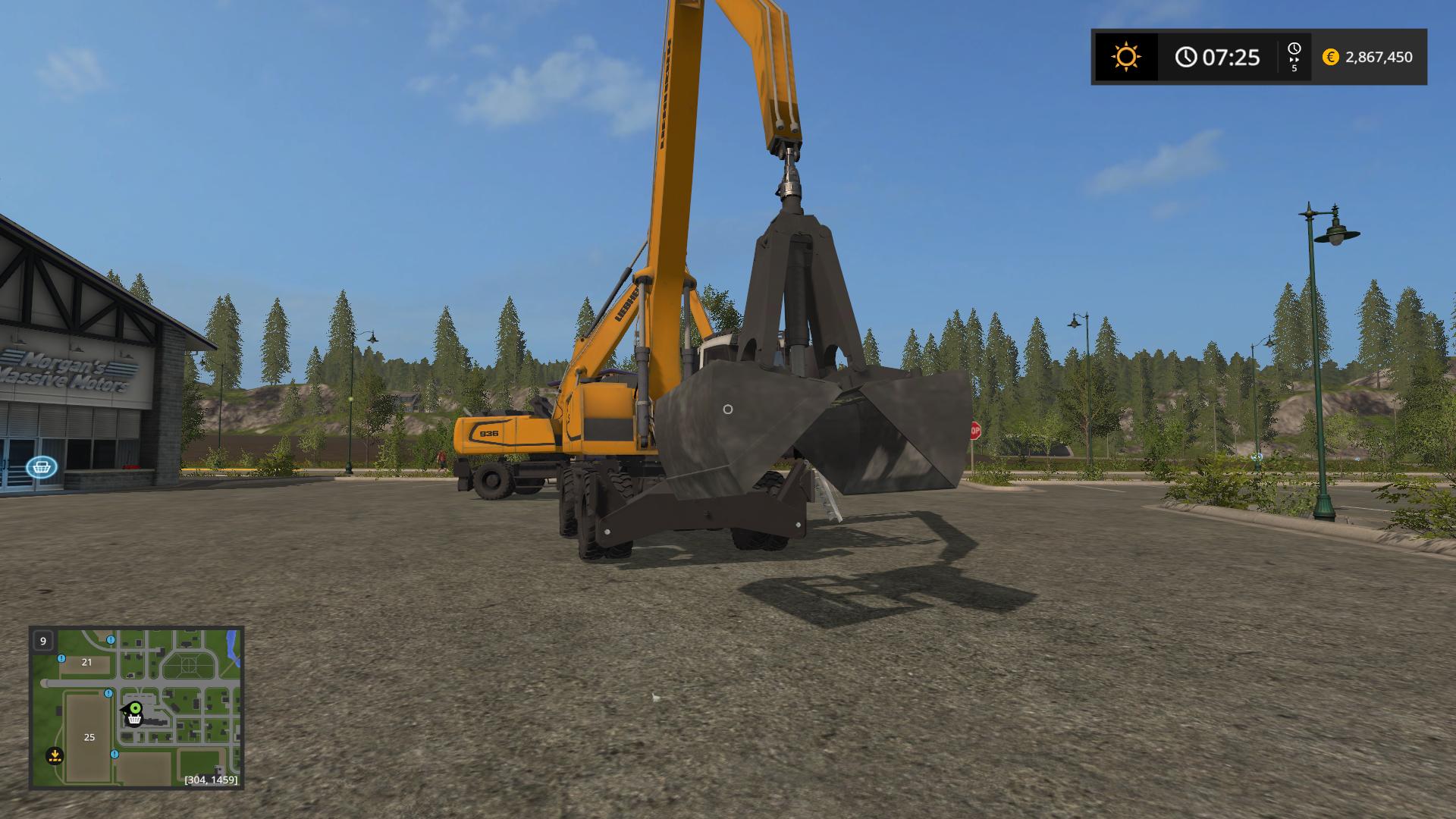
Task: Click the green player arrow marker on the minimap
Action: [136, 708]
